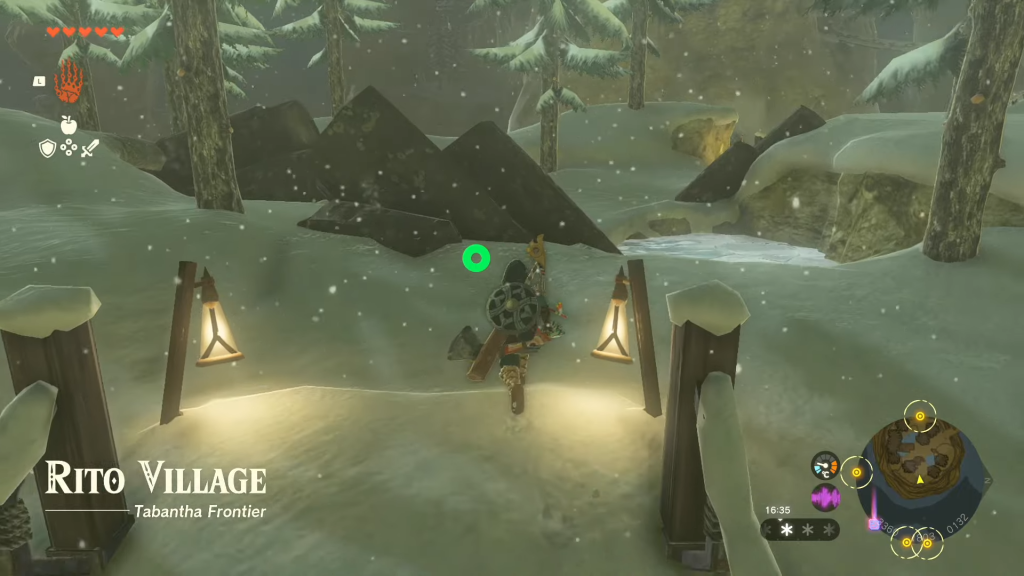Open the shield quick-select icon

pos(46,149)
